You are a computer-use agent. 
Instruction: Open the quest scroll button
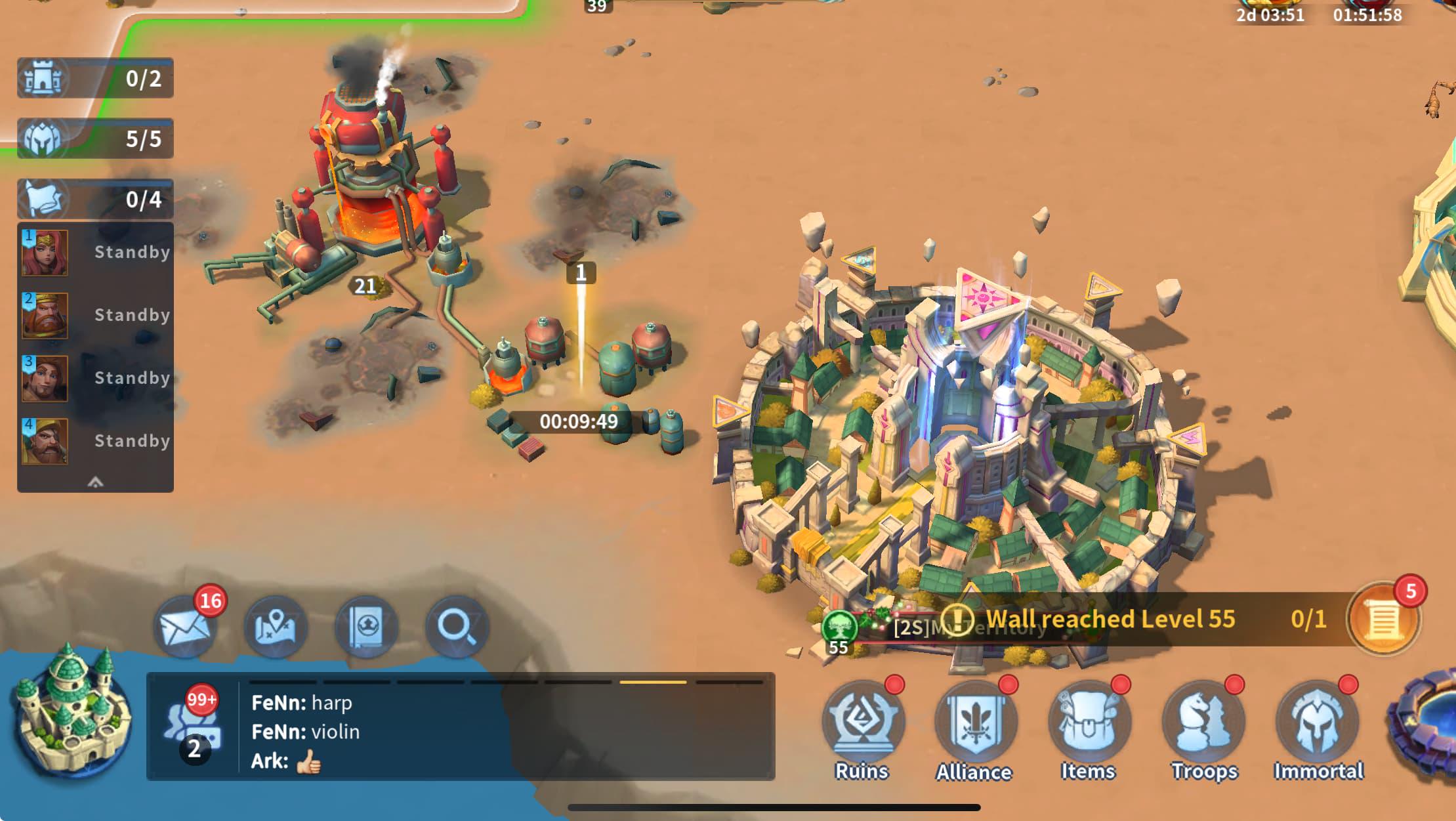tap(1383, 620)
